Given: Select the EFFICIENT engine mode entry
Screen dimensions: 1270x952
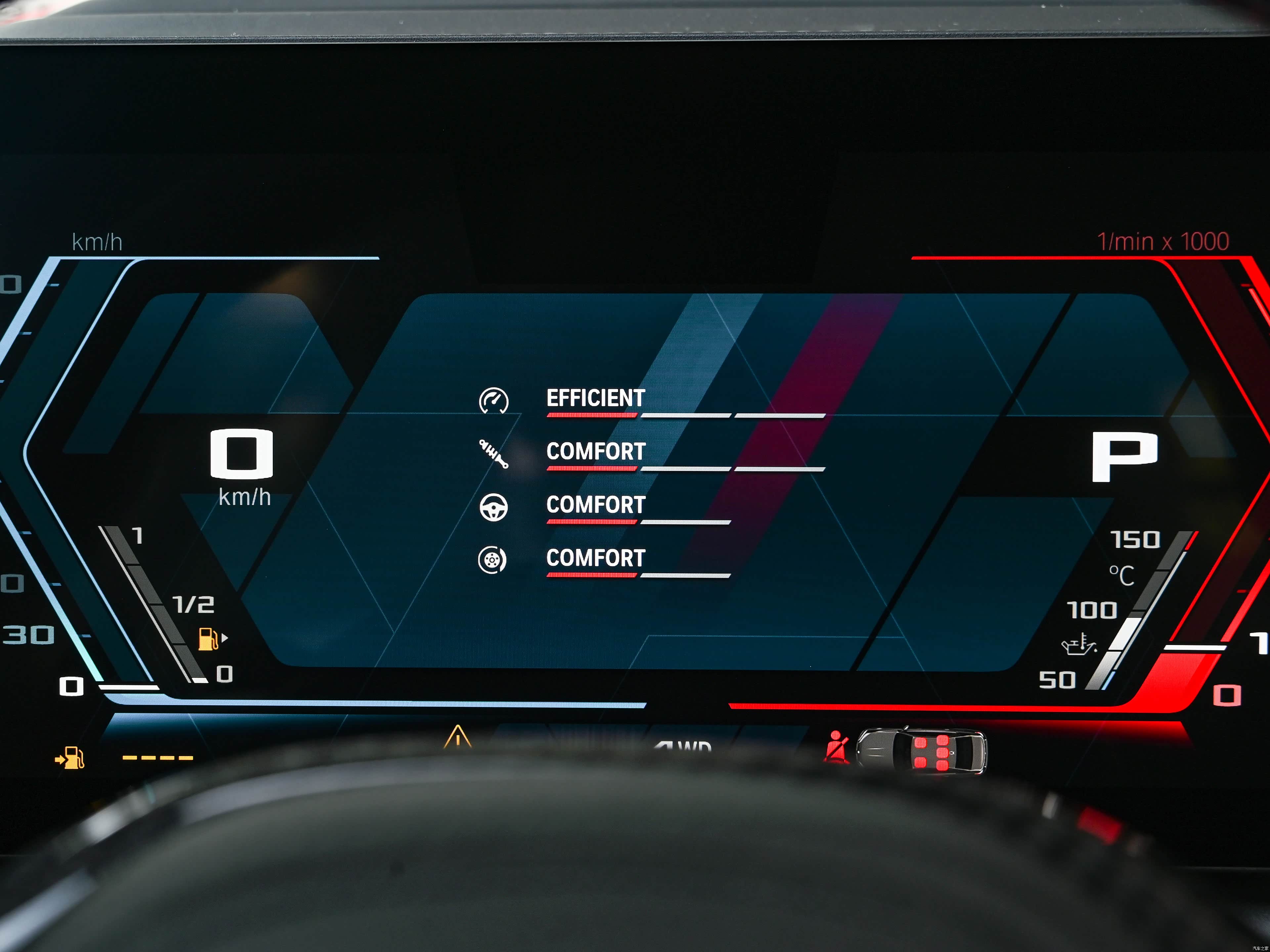Looking at the screenshot, I should 595,398.
